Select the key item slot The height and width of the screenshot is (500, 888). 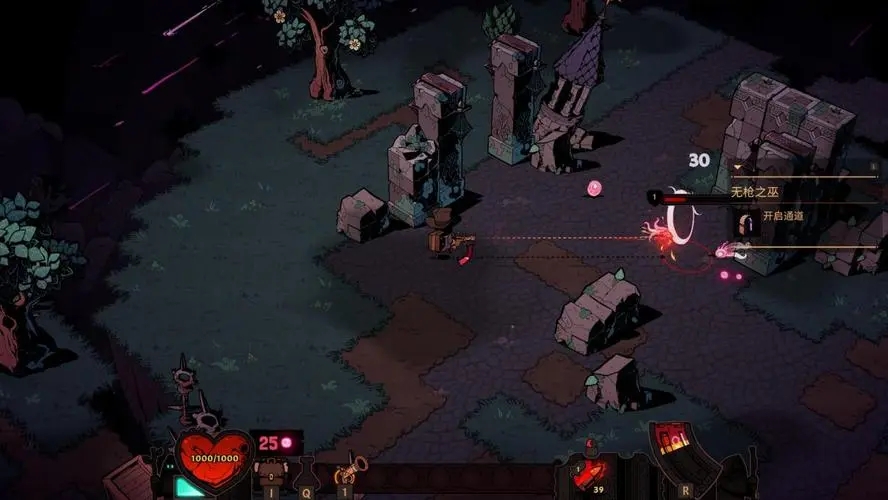pos(346,472)
